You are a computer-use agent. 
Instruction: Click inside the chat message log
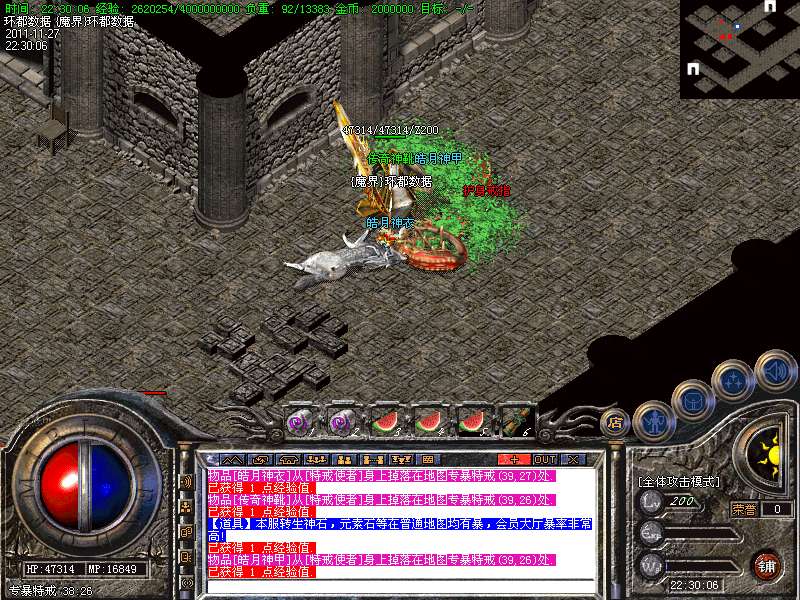point(400,520)
